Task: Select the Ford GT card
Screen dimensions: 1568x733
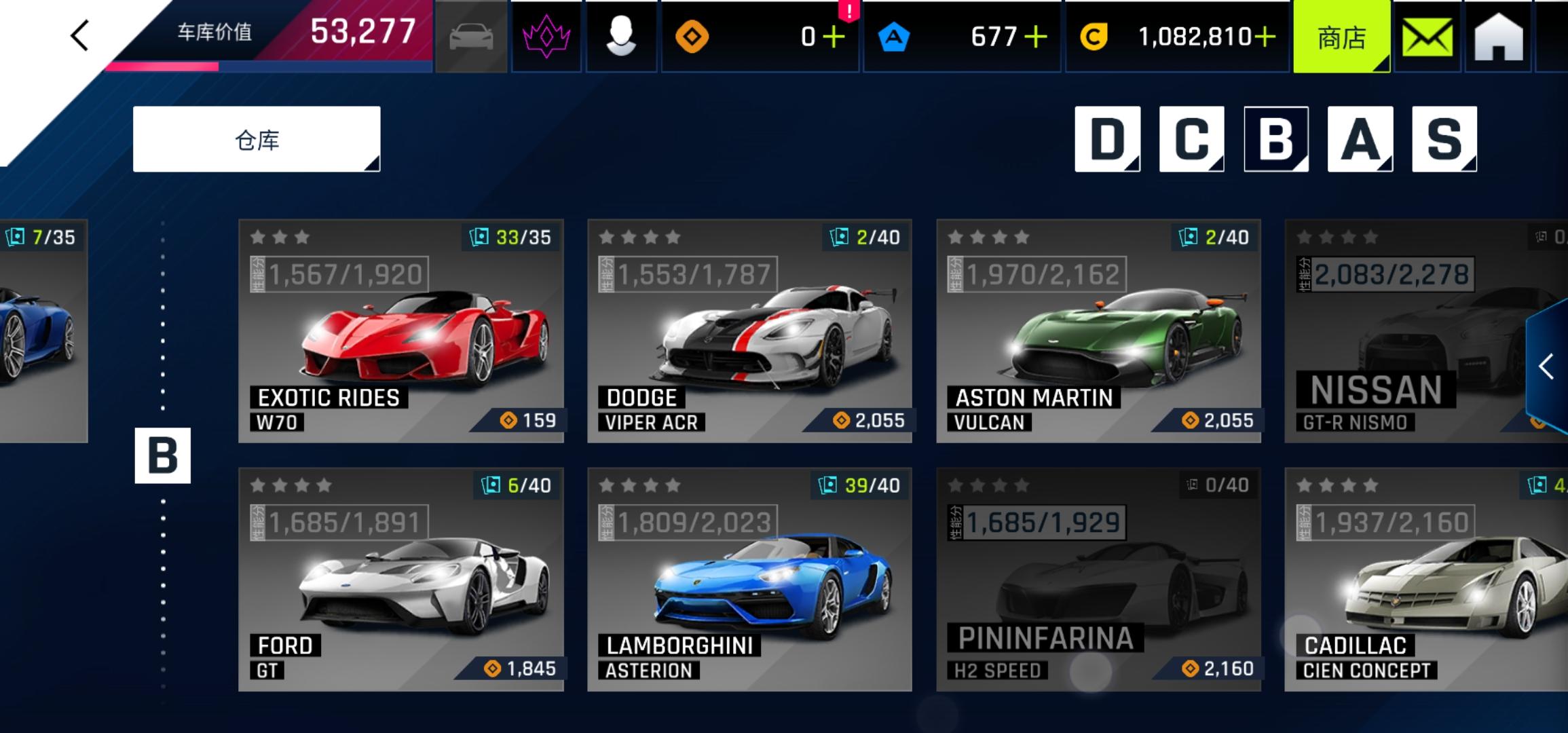Action: [400, 579]
